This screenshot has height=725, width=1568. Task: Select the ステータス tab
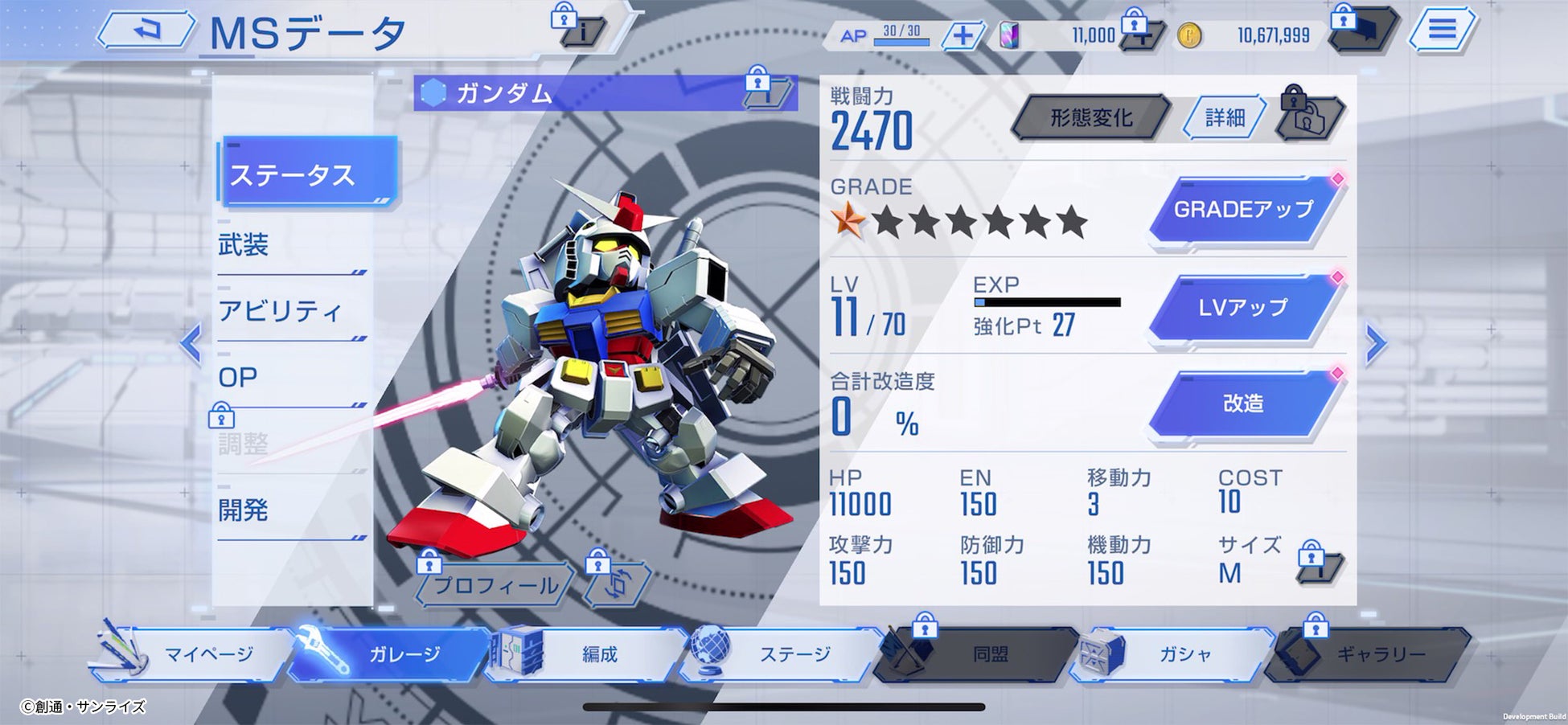click(307, 174)
